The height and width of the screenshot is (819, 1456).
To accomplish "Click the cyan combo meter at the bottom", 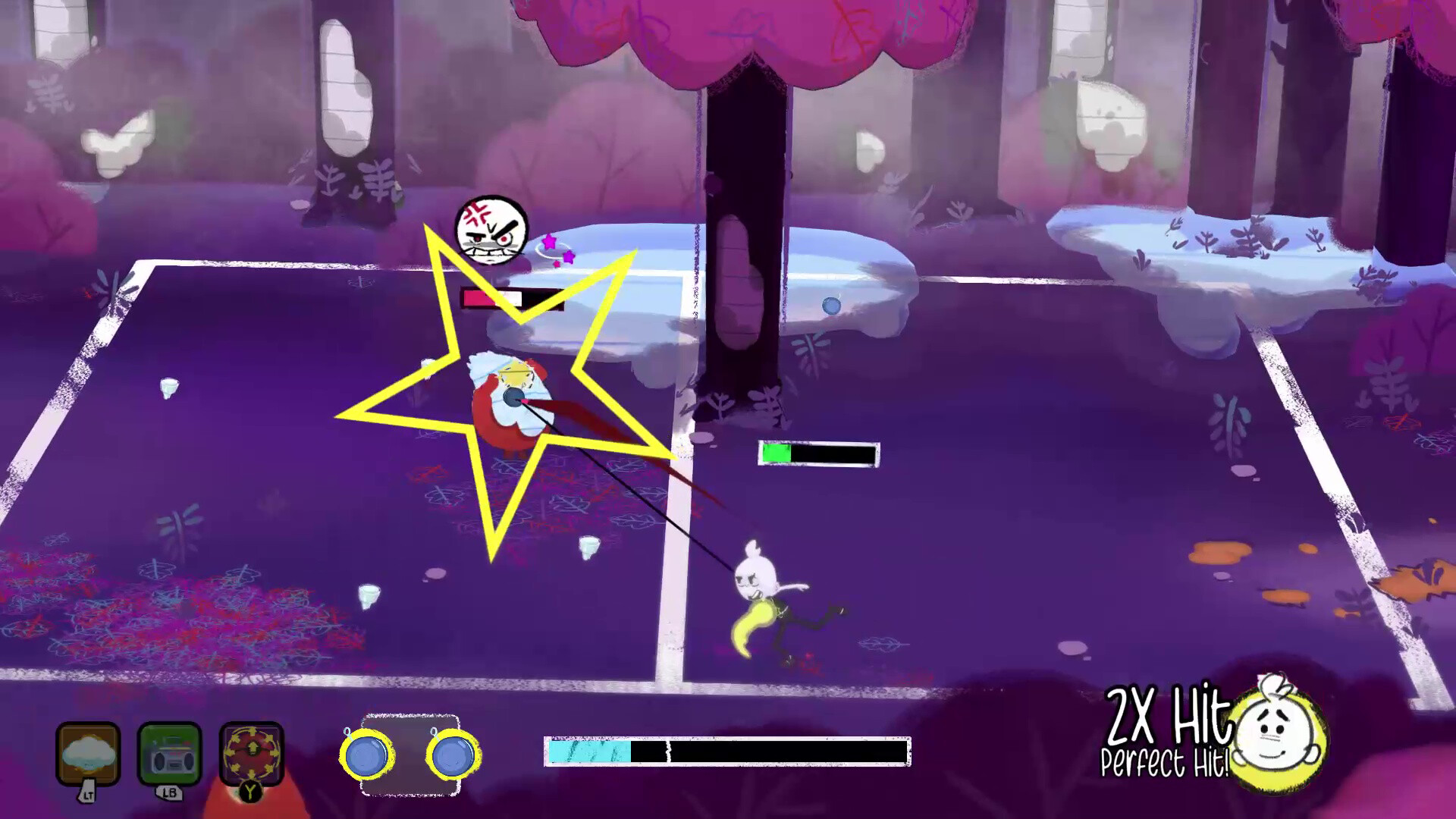I will coord(588,749).
